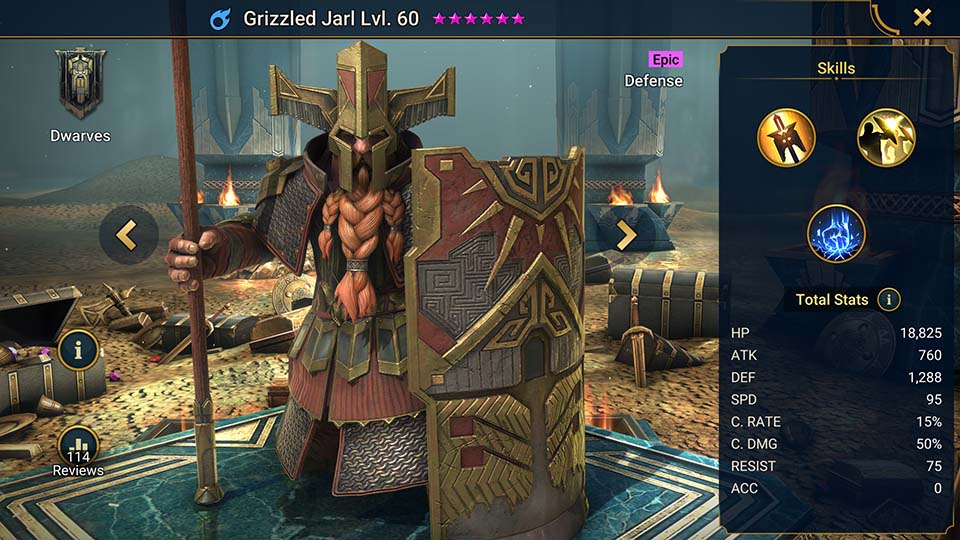
Task: View the spear strike skill icon
Action: point(786,138)
